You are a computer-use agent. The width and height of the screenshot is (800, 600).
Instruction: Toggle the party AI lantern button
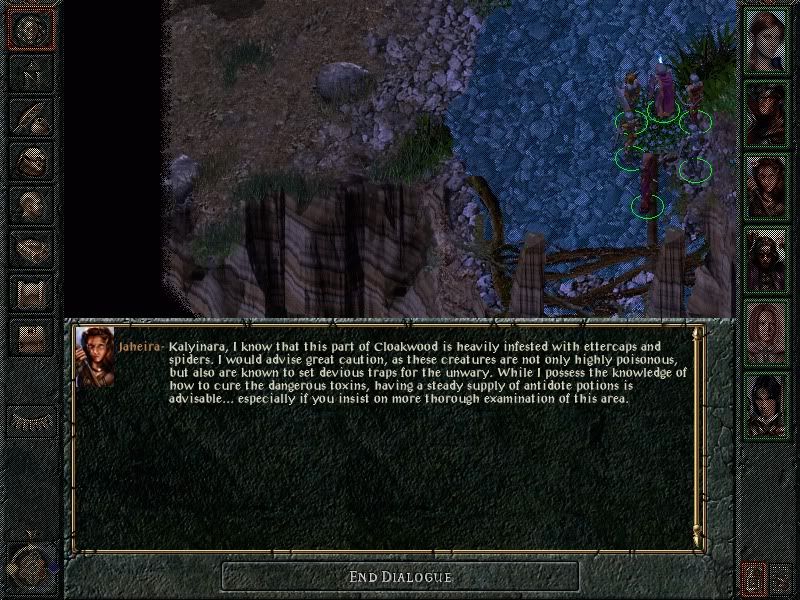(x=753, y=578)
